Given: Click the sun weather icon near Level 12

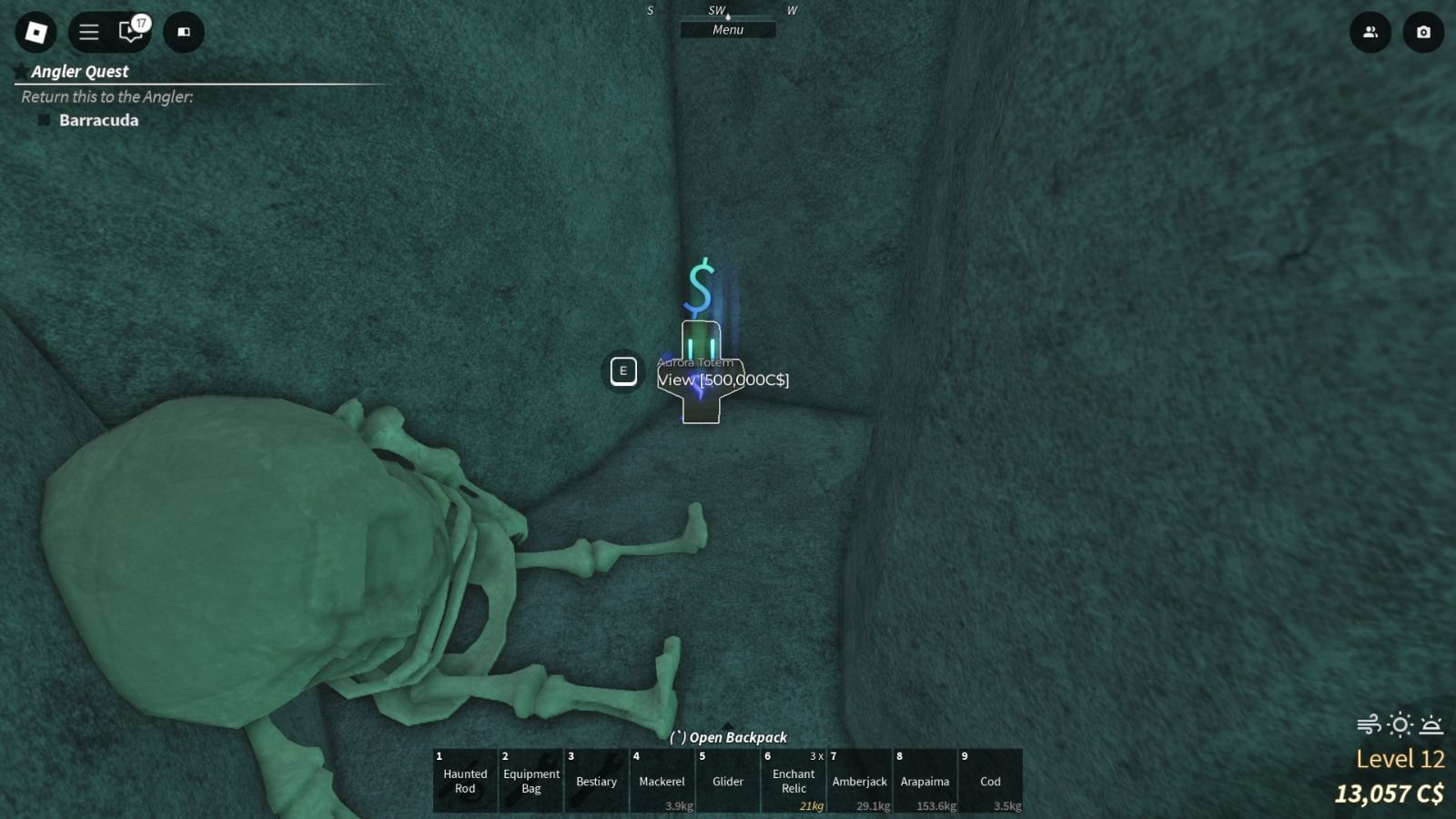Looking at the screenshot, I should [1398, 724].
